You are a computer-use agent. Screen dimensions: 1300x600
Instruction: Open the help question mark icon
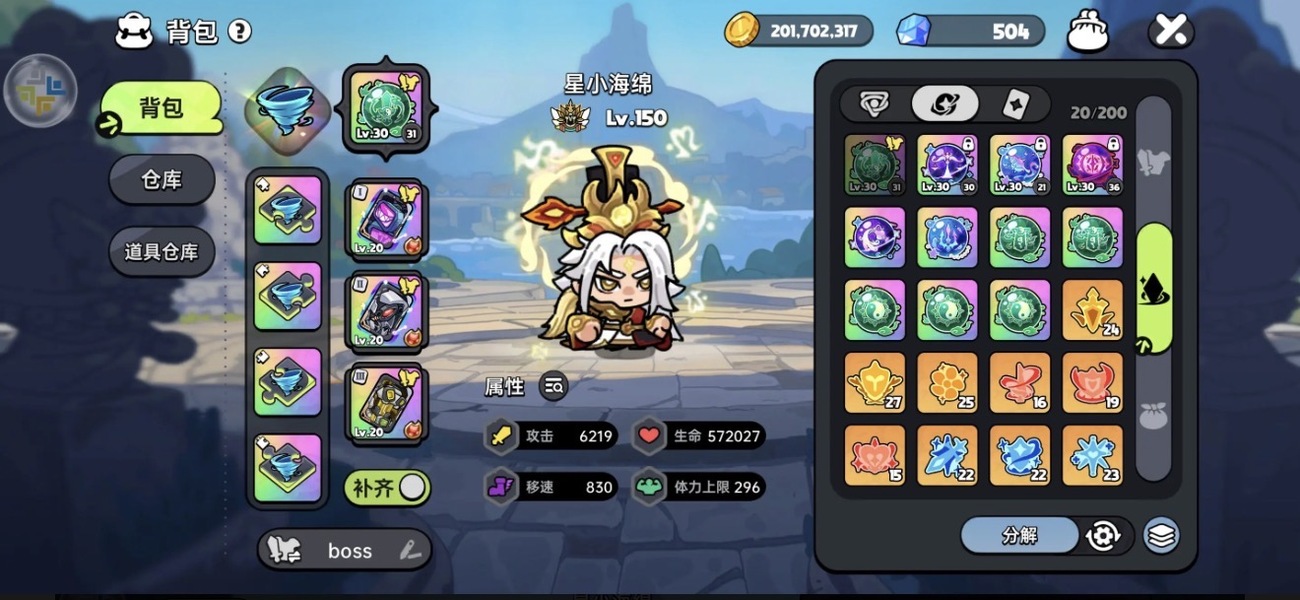point(239,31)
